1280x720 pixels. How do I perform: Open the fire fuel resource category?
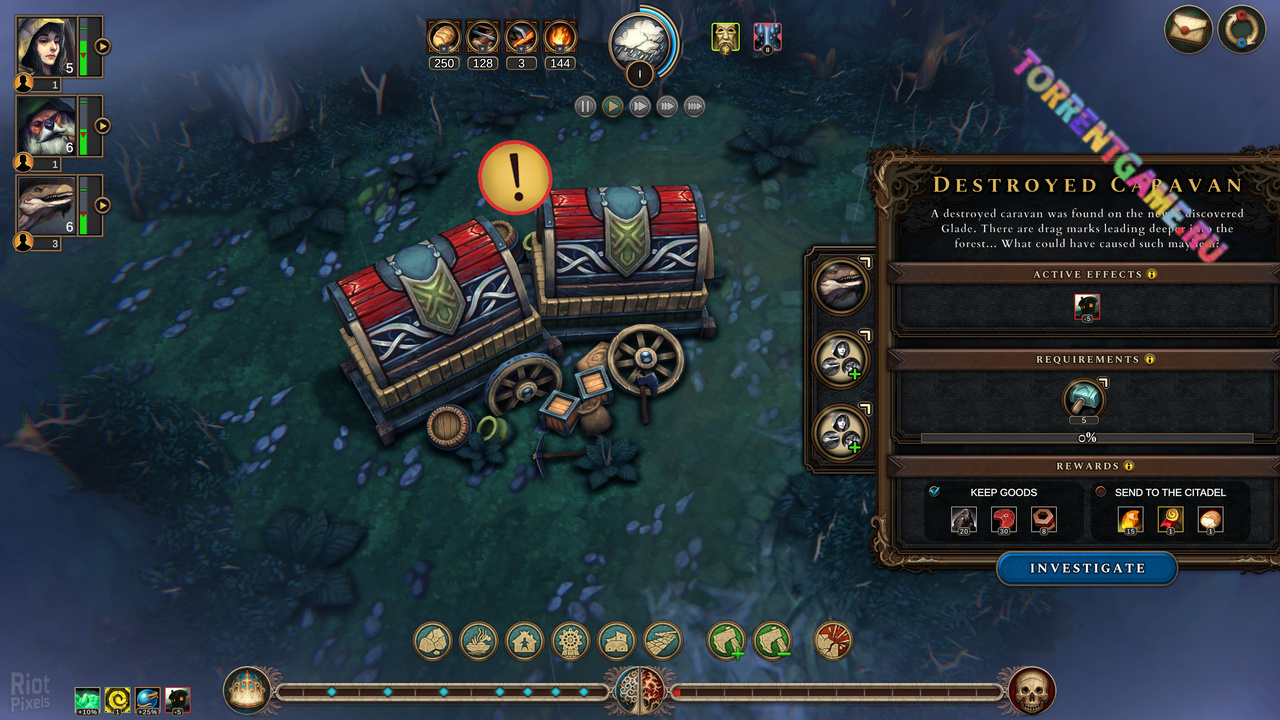pos(560,38)
